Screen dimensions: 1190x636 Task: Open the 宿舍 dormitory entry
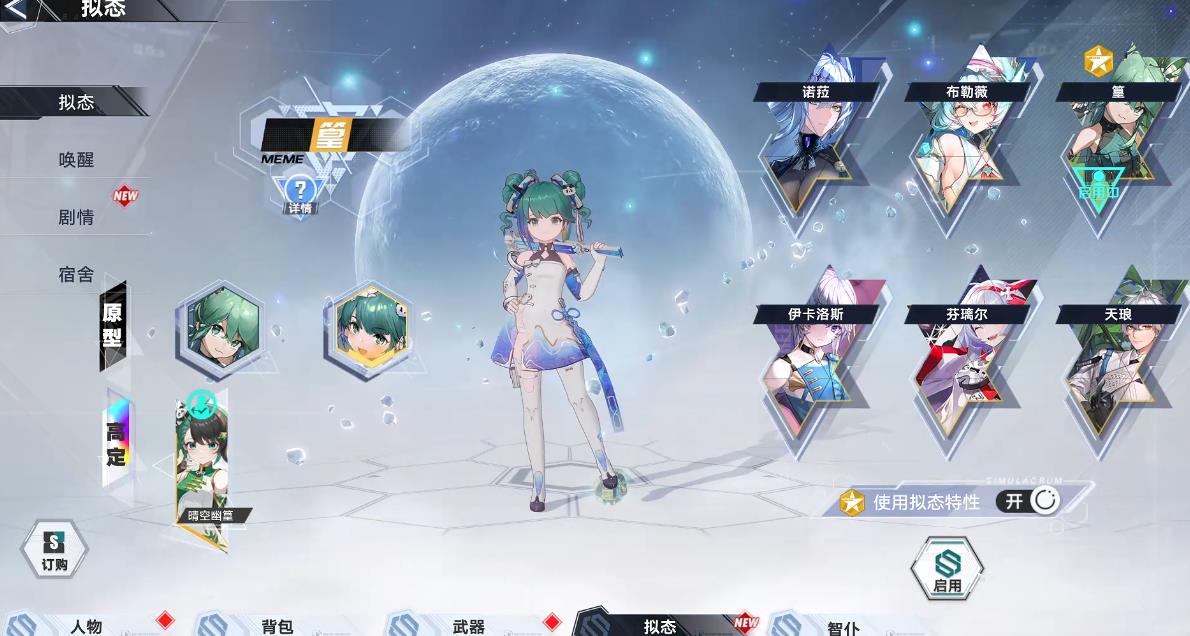(x=76, y=274)
